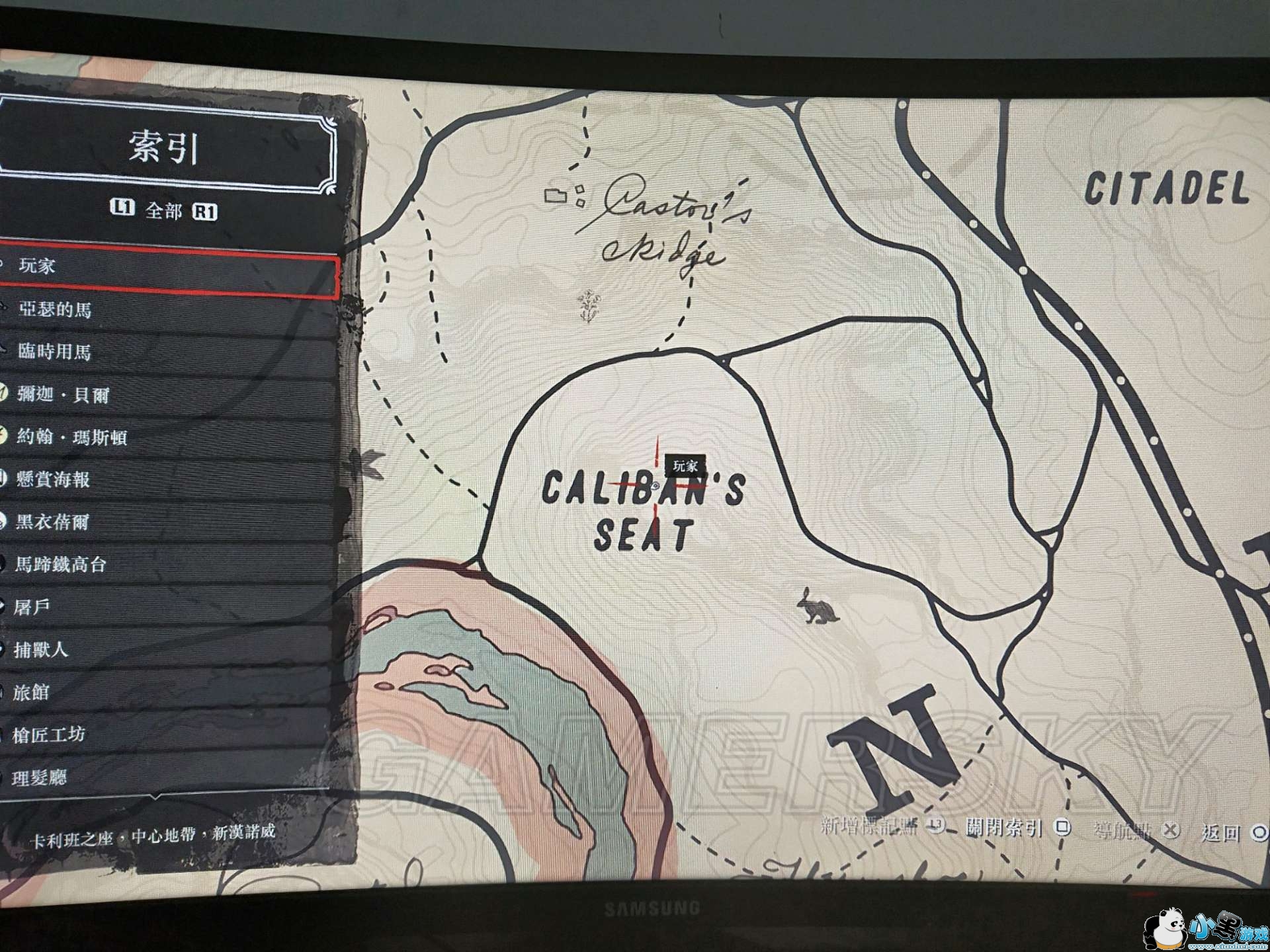The image size is (1270, 952).
Task: Click the 全部 category filter header
Action: click(163, 210)
